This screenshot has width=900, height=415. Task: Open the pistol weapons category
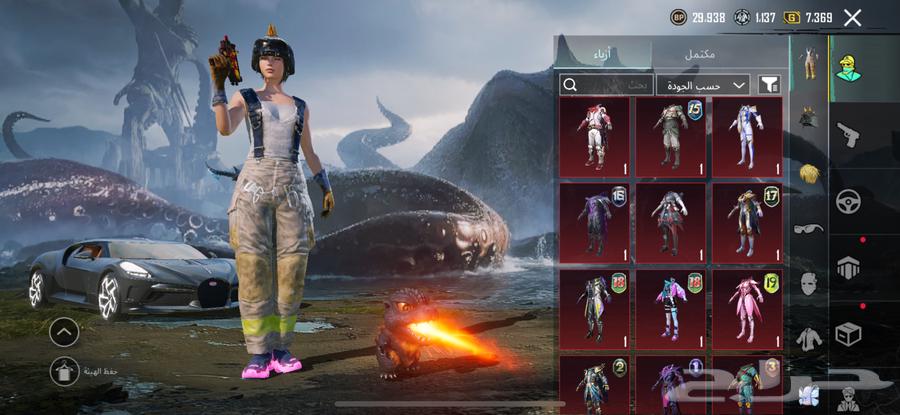pyautogui.click(x=848, y=135)
